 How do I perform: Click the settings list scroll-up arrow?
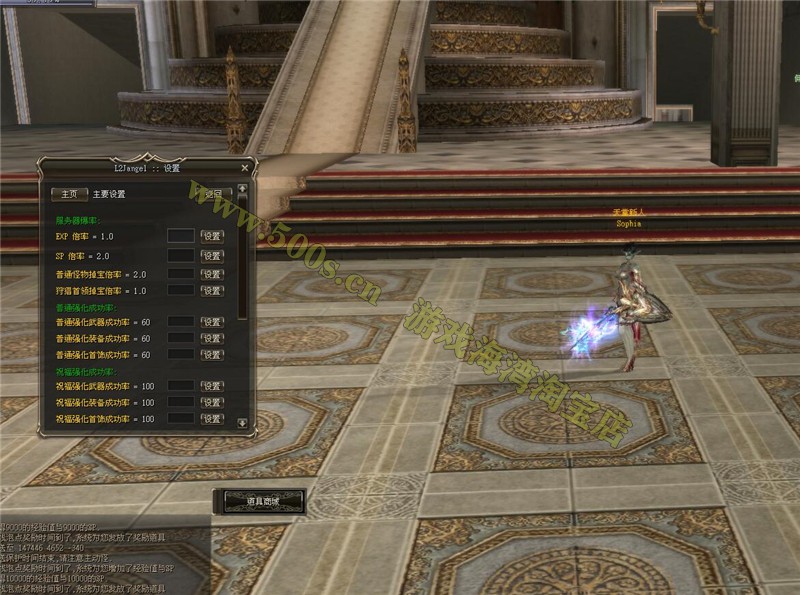[x=242, y=187]
